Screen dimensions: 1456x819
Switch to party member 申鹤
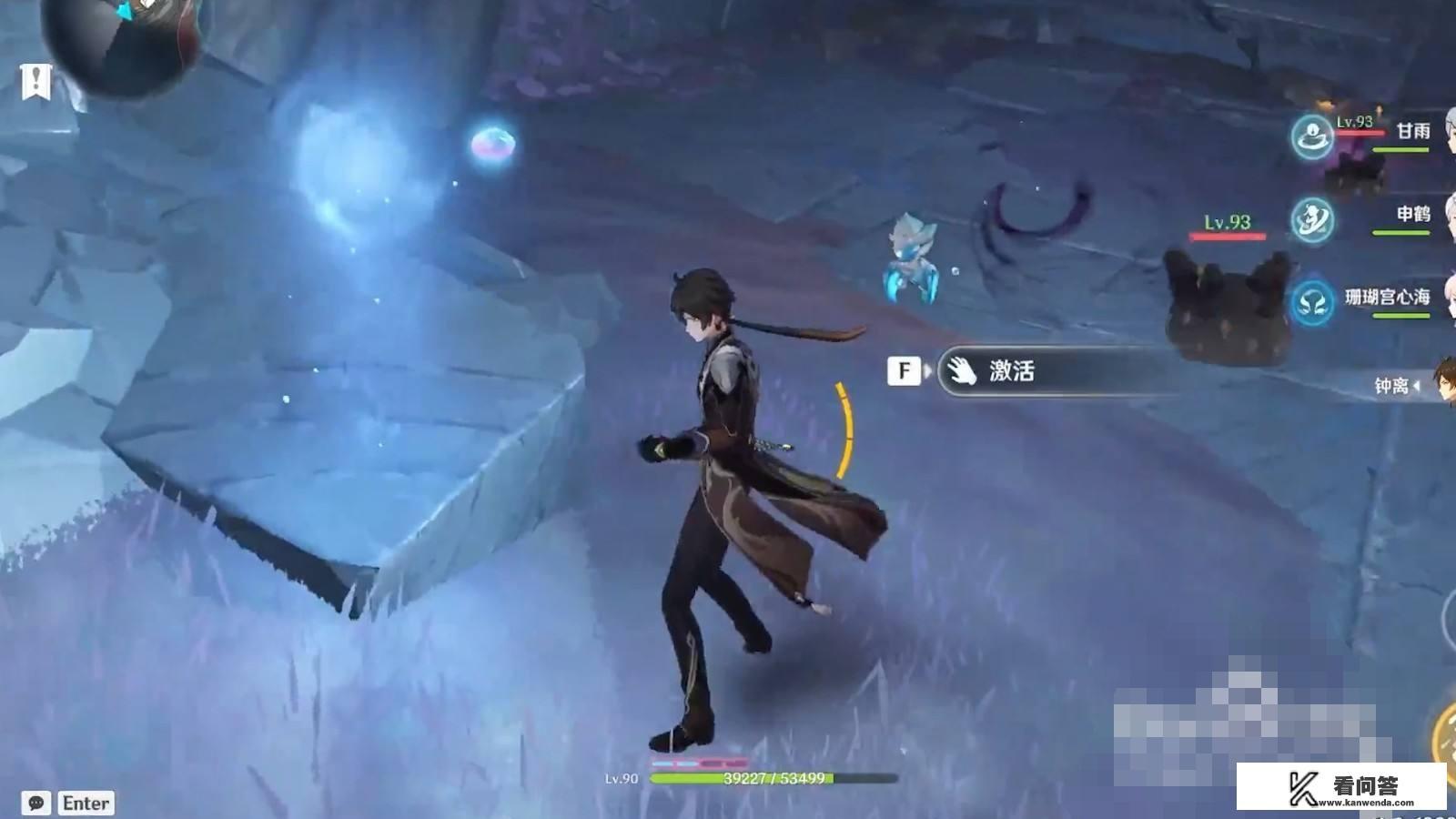click(1412, 215)
